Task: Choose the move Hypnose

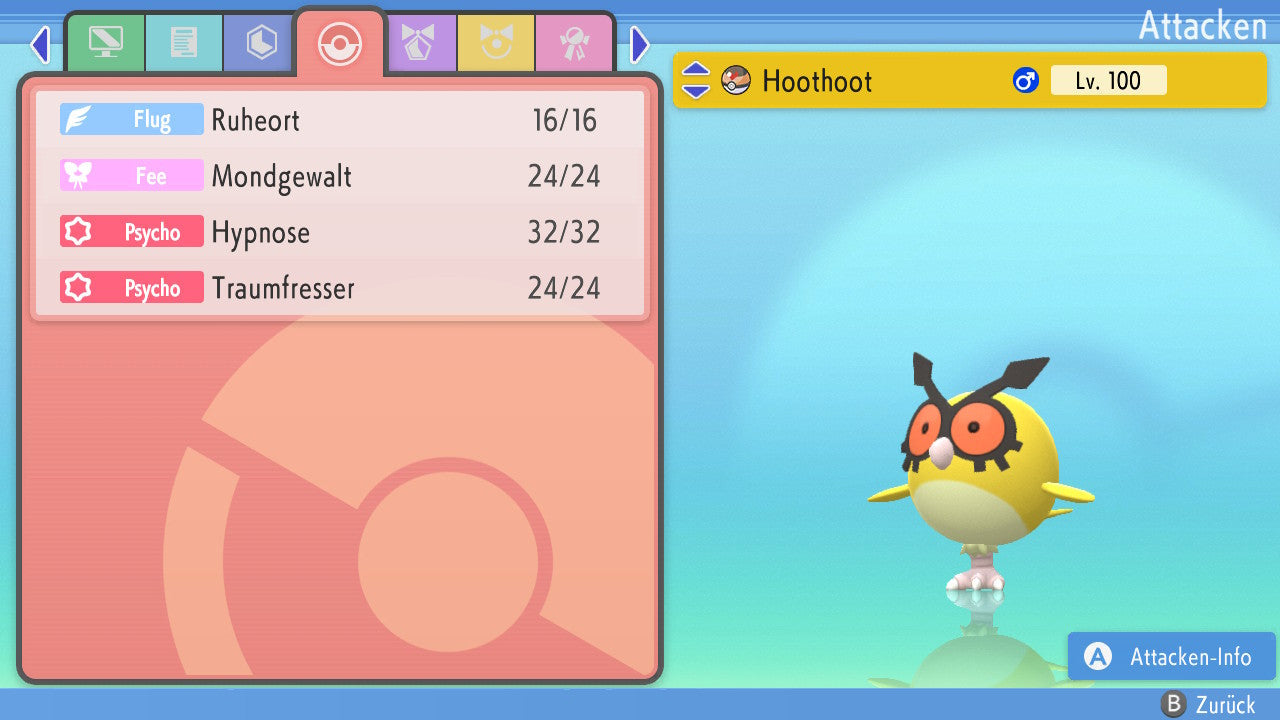Action: click(340, 233)
